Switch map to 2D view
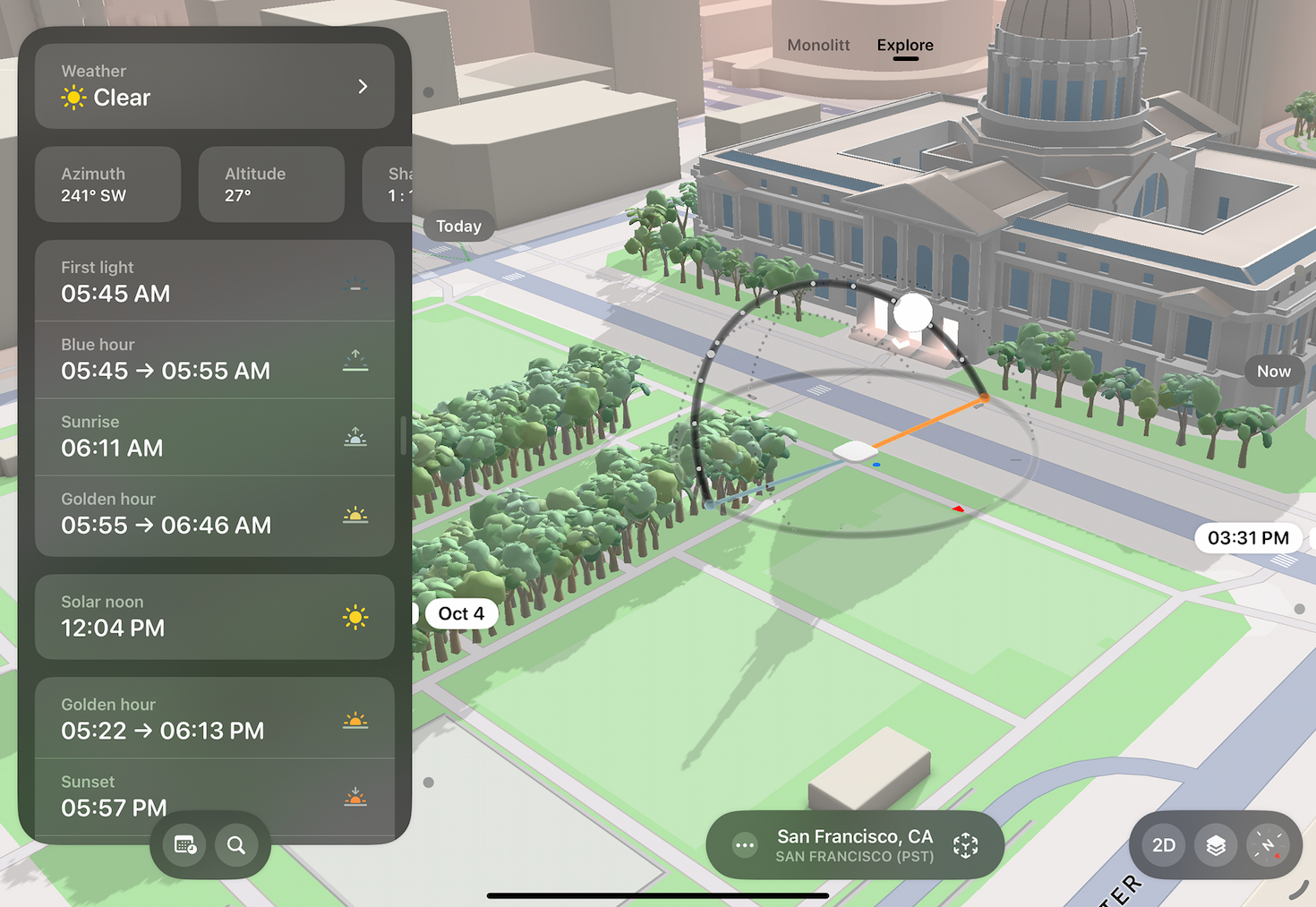This screenshot has width=1316, height=907. coord(1163,844)
